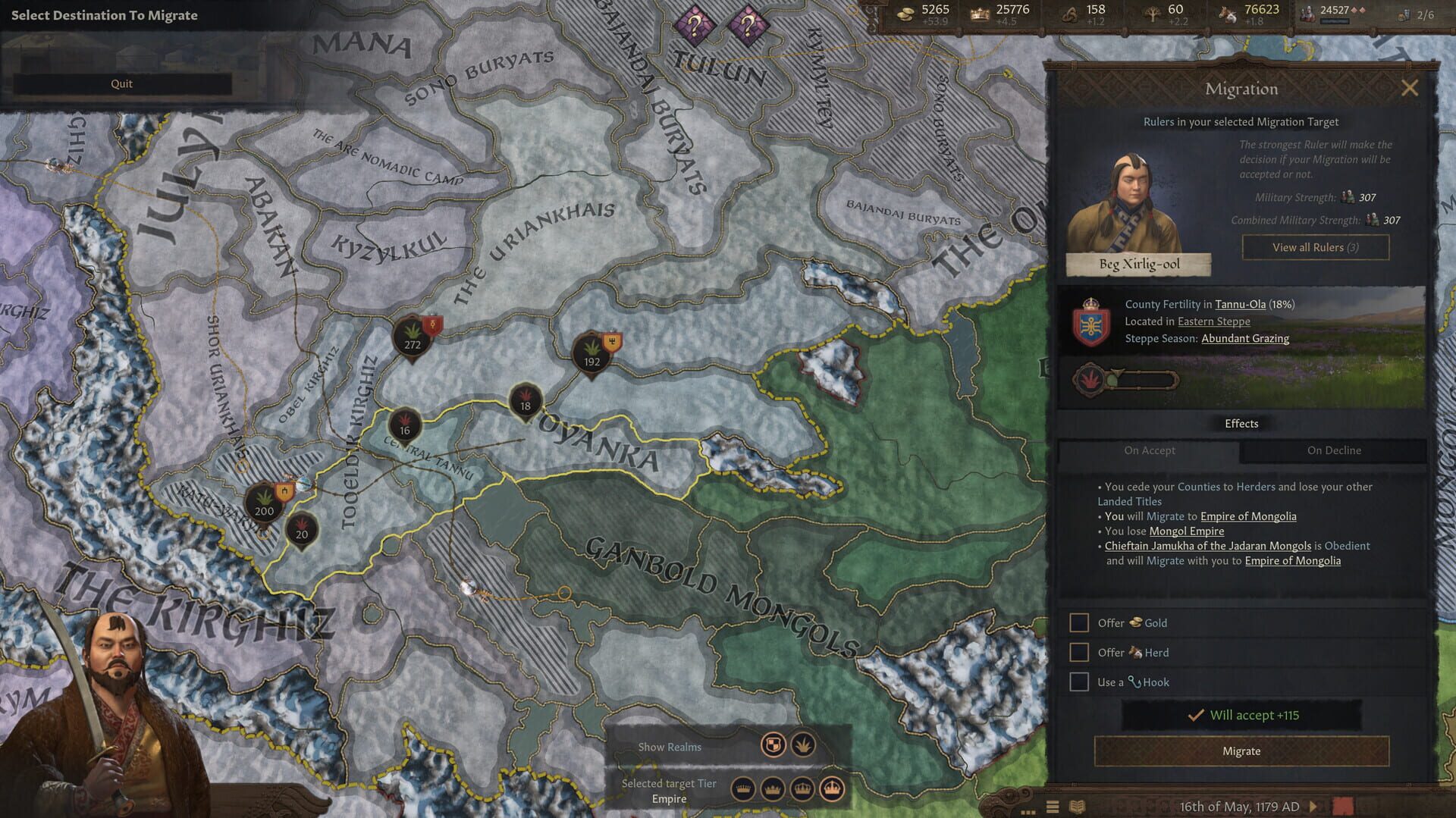The height and width of the screenshot is (818, 1456).
Task: Enable the Offer Herd checkbox
Action: 1078,652
